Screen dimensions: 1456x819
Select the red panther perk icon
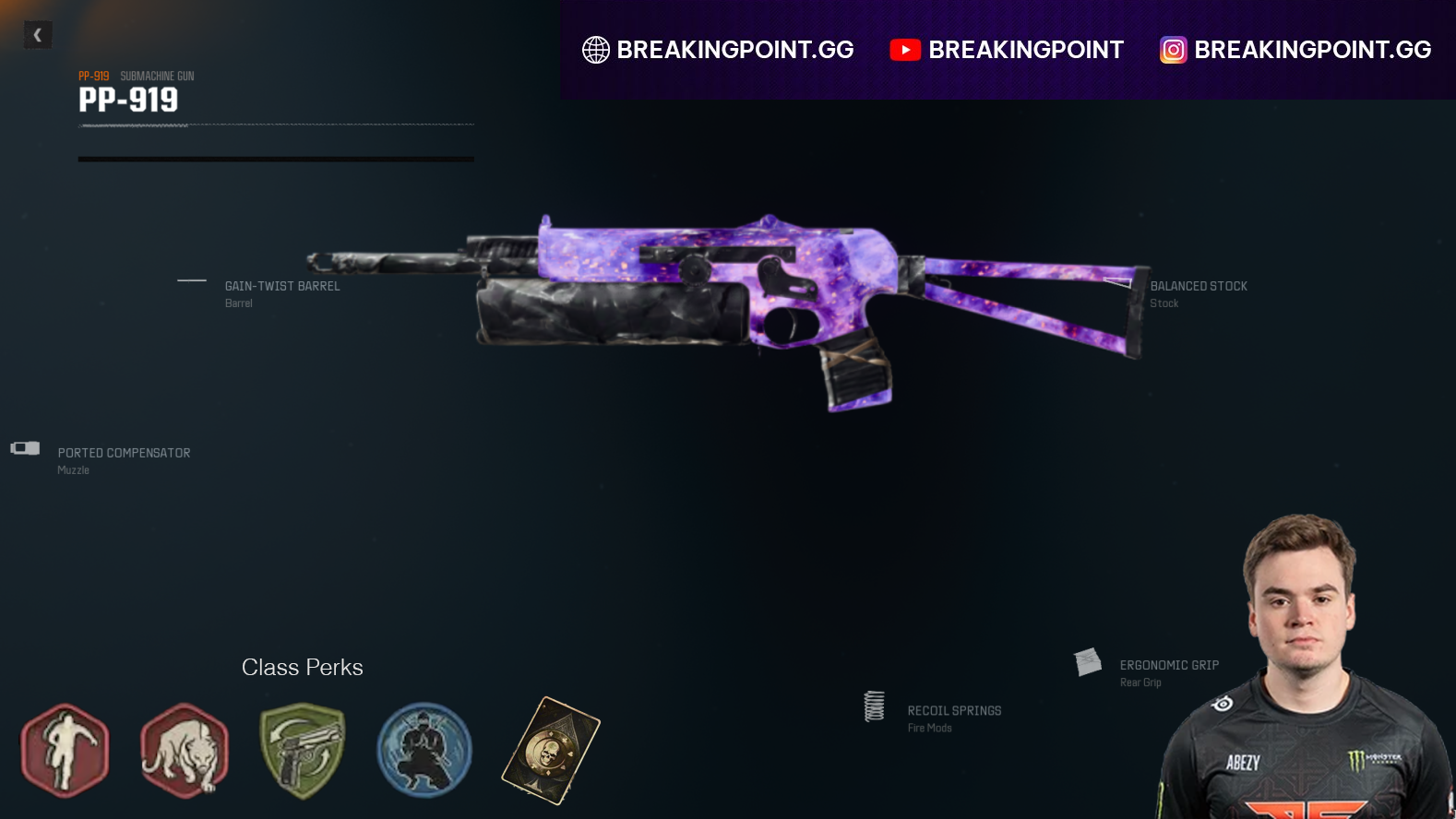click(x=185, y=750)
